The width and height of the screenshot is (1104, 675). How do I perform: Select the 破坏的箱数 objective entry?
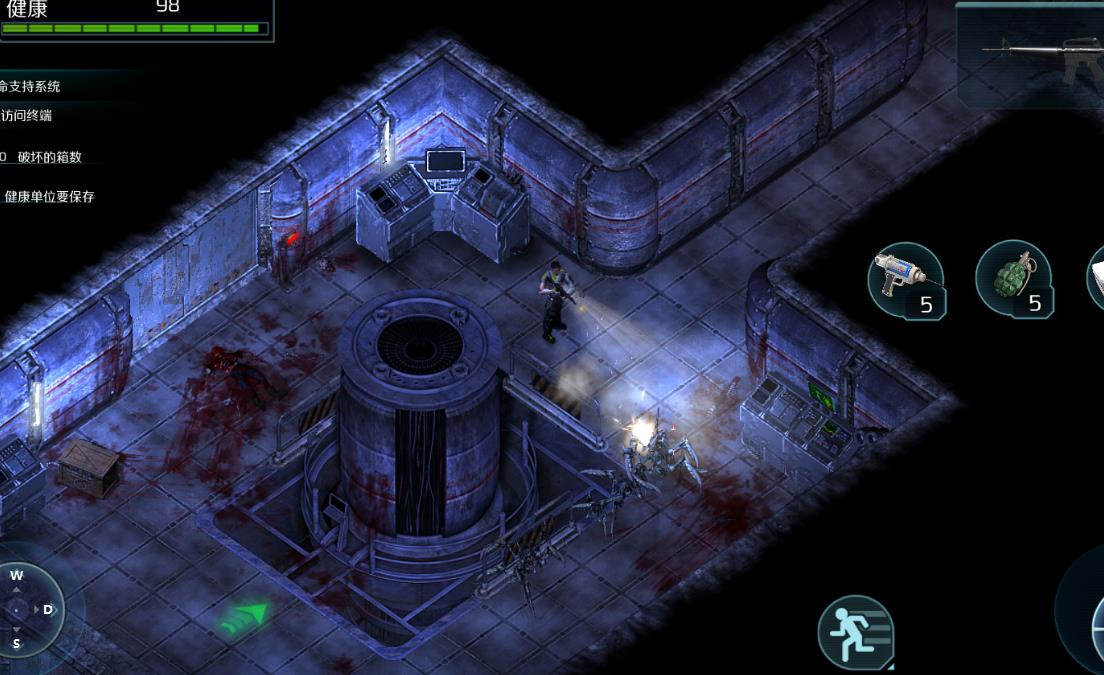tap(48, 157)
